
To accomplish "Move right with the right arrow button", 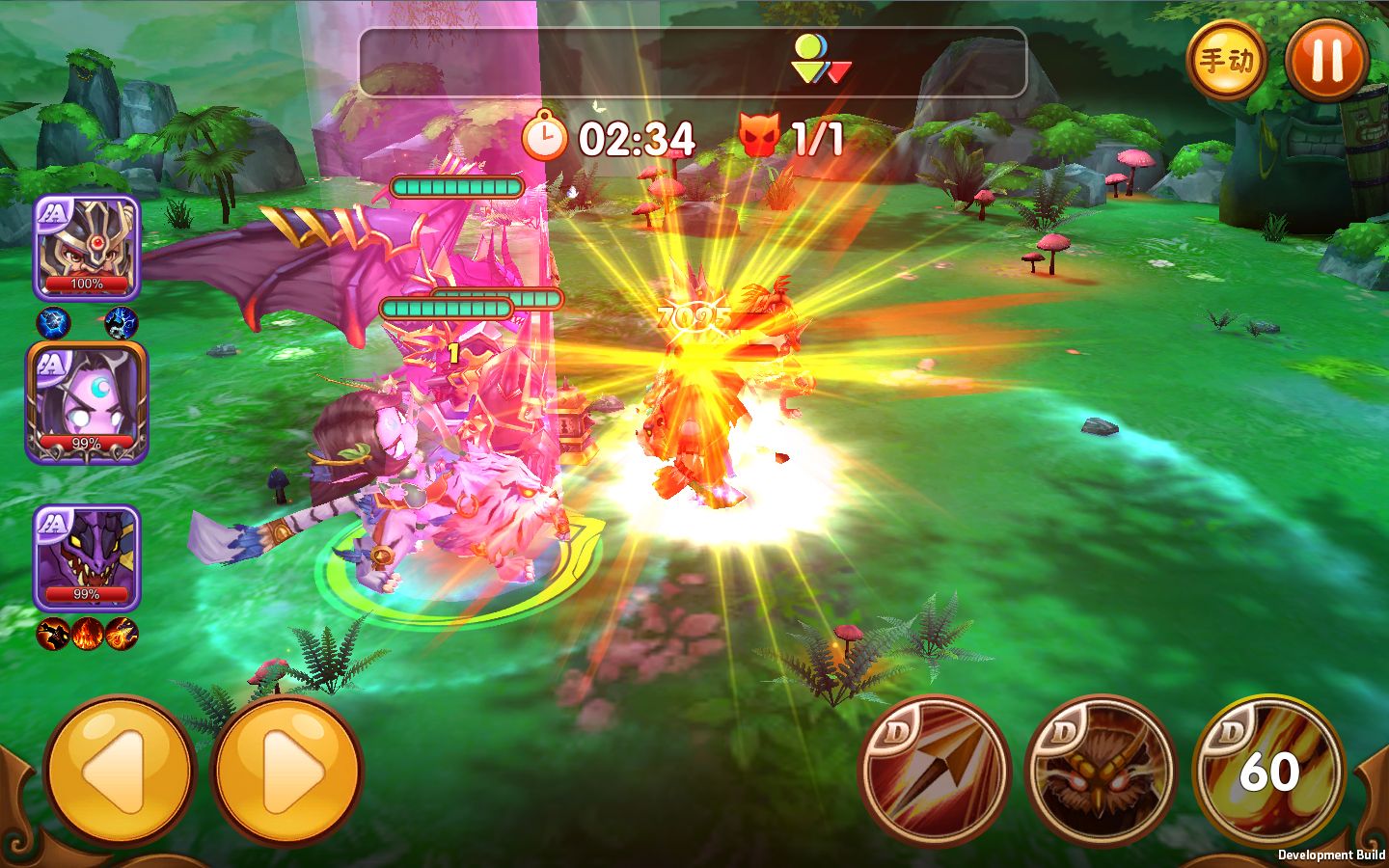I will click(x=286, y=772).
